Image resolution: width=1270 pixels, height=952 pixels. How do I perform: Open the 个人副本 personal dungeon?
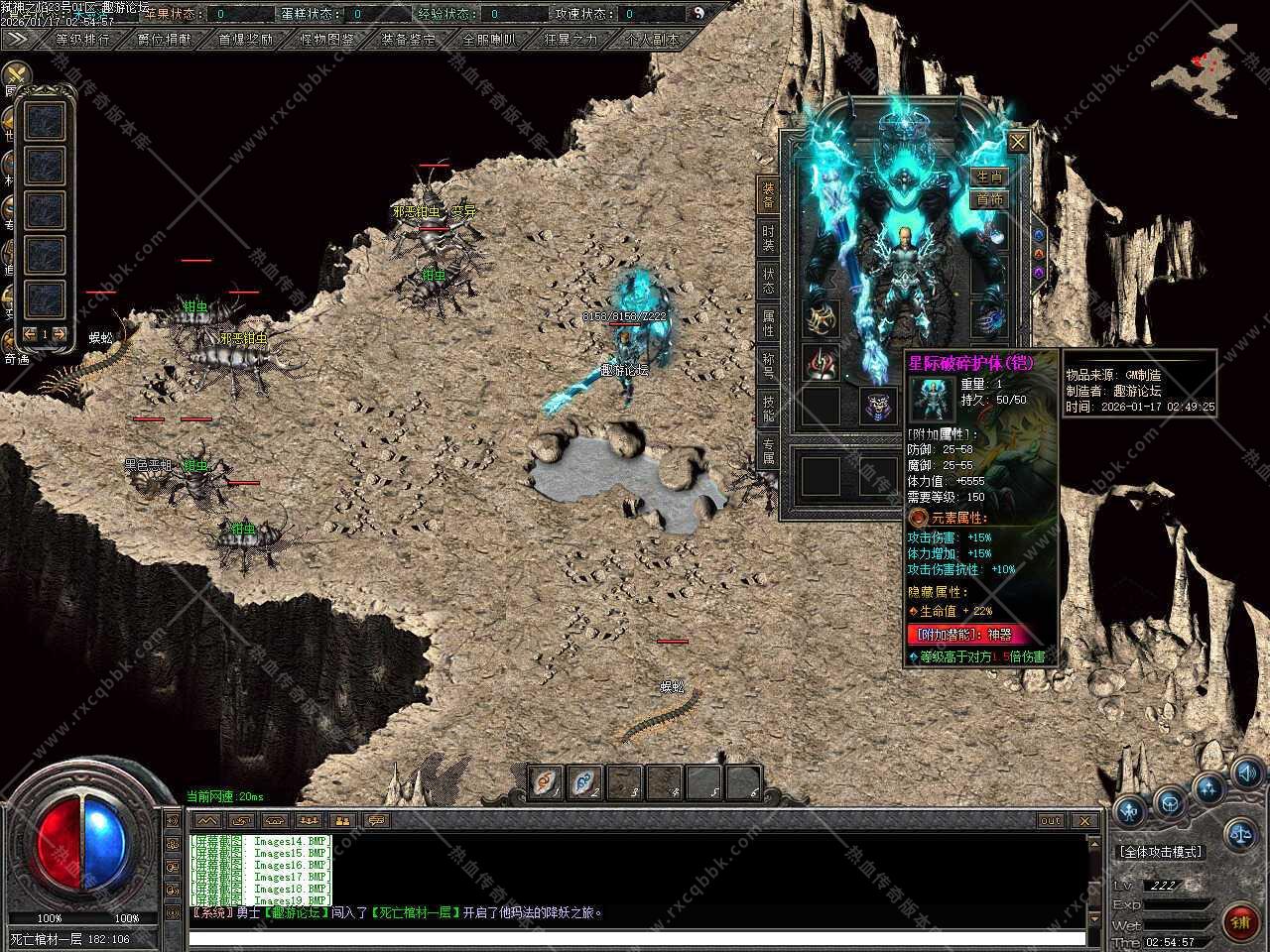[x=652, y=40]
